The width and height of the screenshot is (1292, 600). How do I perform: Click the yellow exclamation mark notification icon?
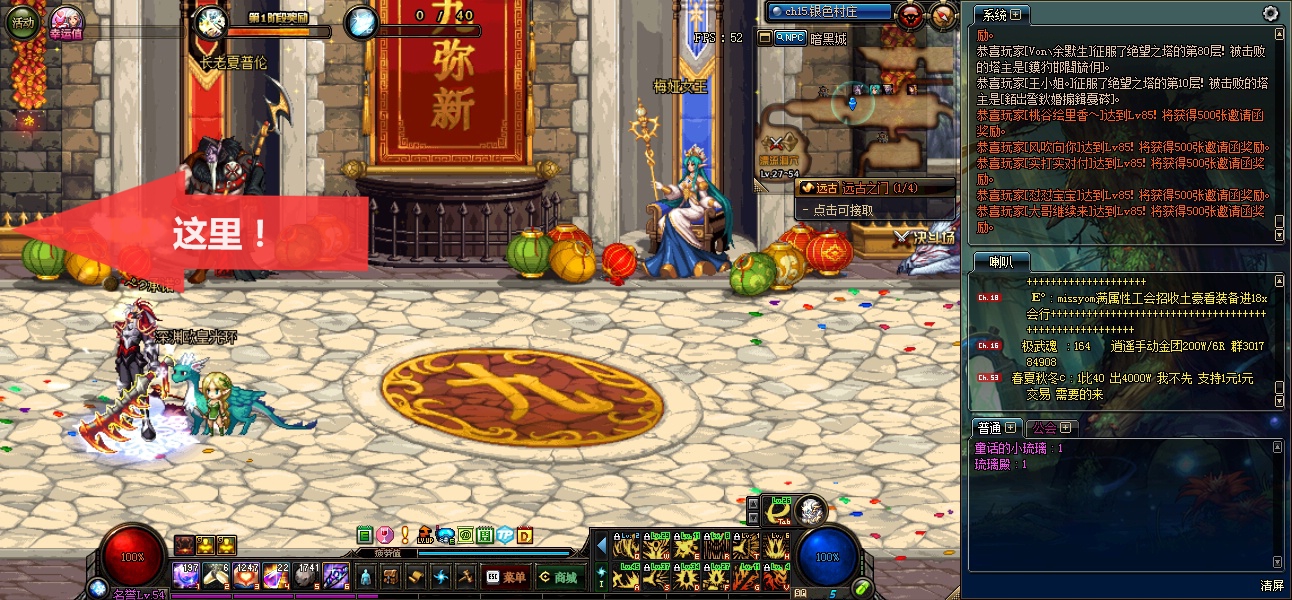[405, 535]
